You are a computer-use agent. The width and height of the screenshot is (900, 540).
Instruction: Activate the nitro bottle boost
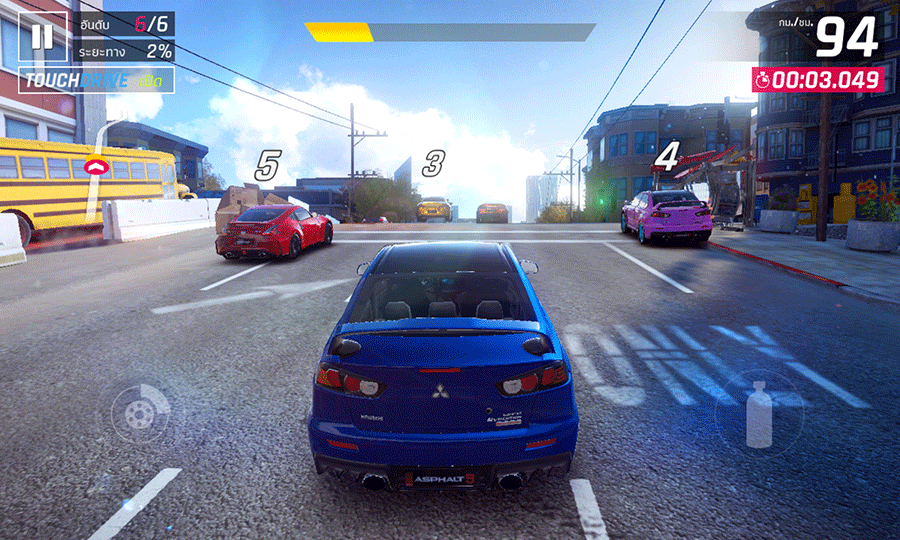759,414
